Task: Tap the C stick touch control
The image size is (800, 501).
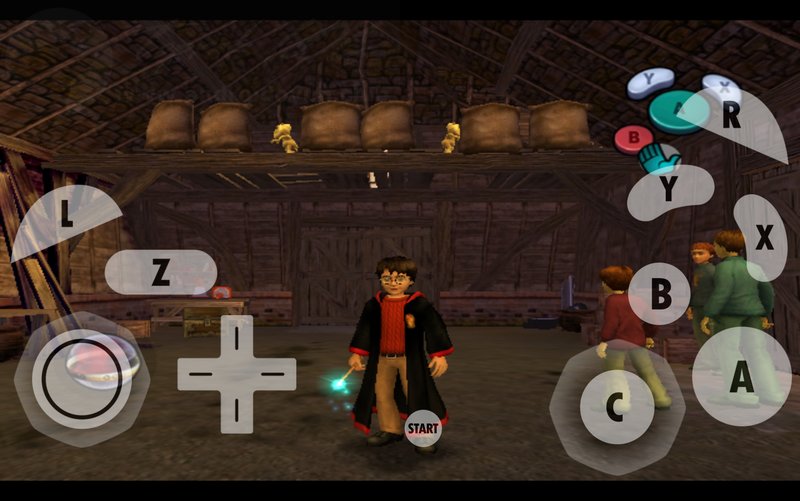Action: [617, 404]
